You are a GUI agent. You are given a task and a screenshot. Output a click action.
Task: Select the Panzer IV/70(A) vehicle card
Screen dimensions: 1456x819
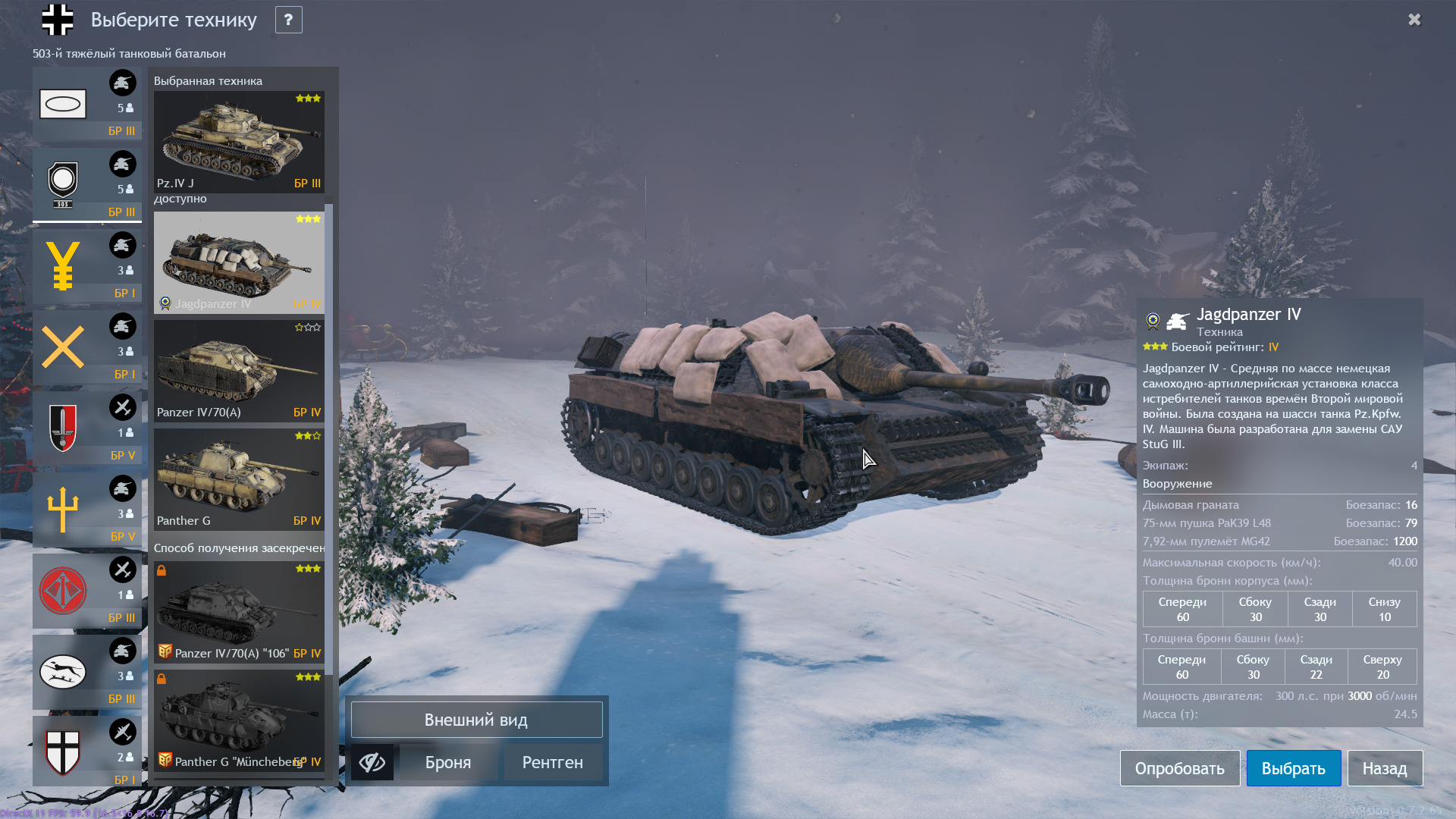pyautogui.click(x=239, y=371)
